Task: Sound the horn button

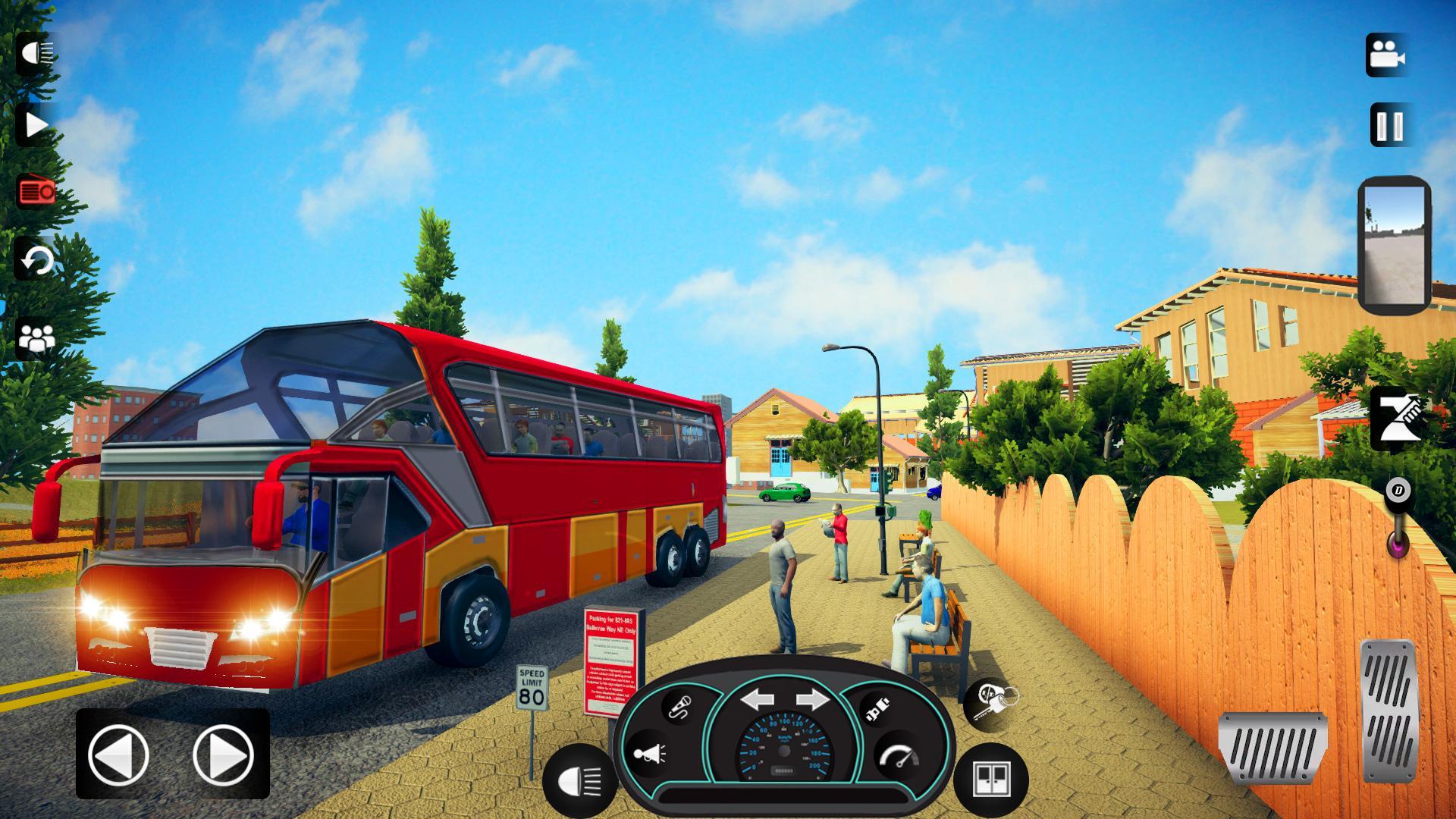Action: tap(649, 754)
